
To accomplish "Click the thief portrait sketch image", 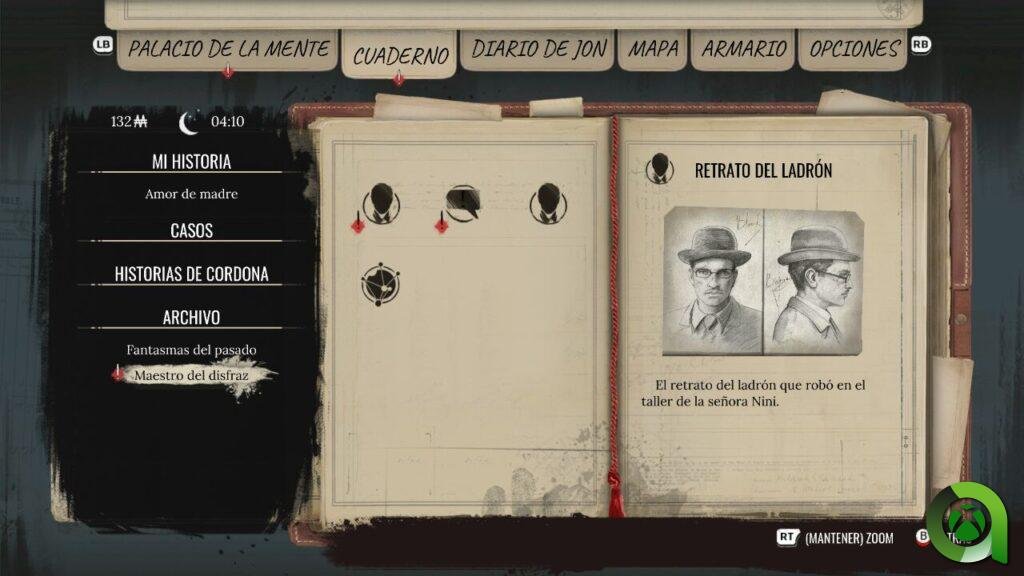I will coord(763,283).
